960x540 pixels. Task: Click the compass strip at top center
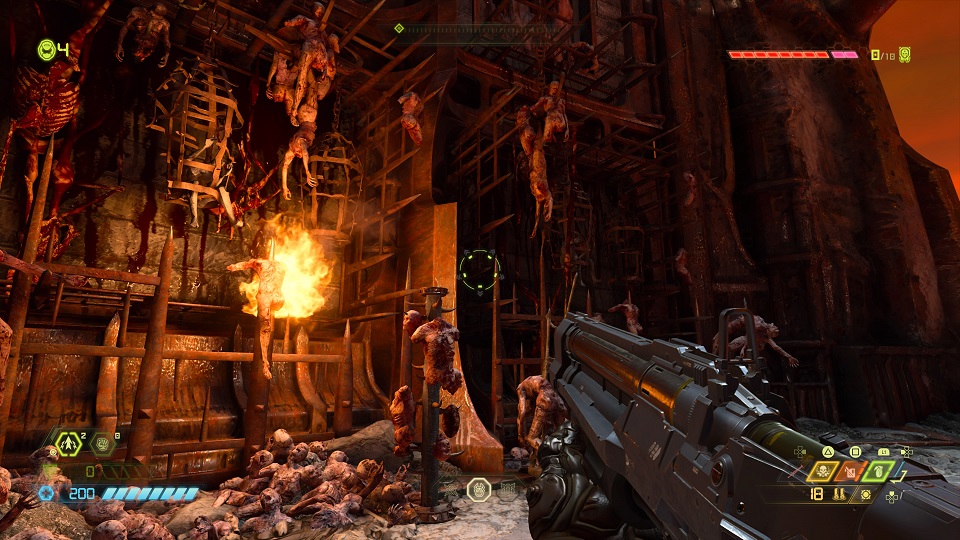click(x=478, y=29)
